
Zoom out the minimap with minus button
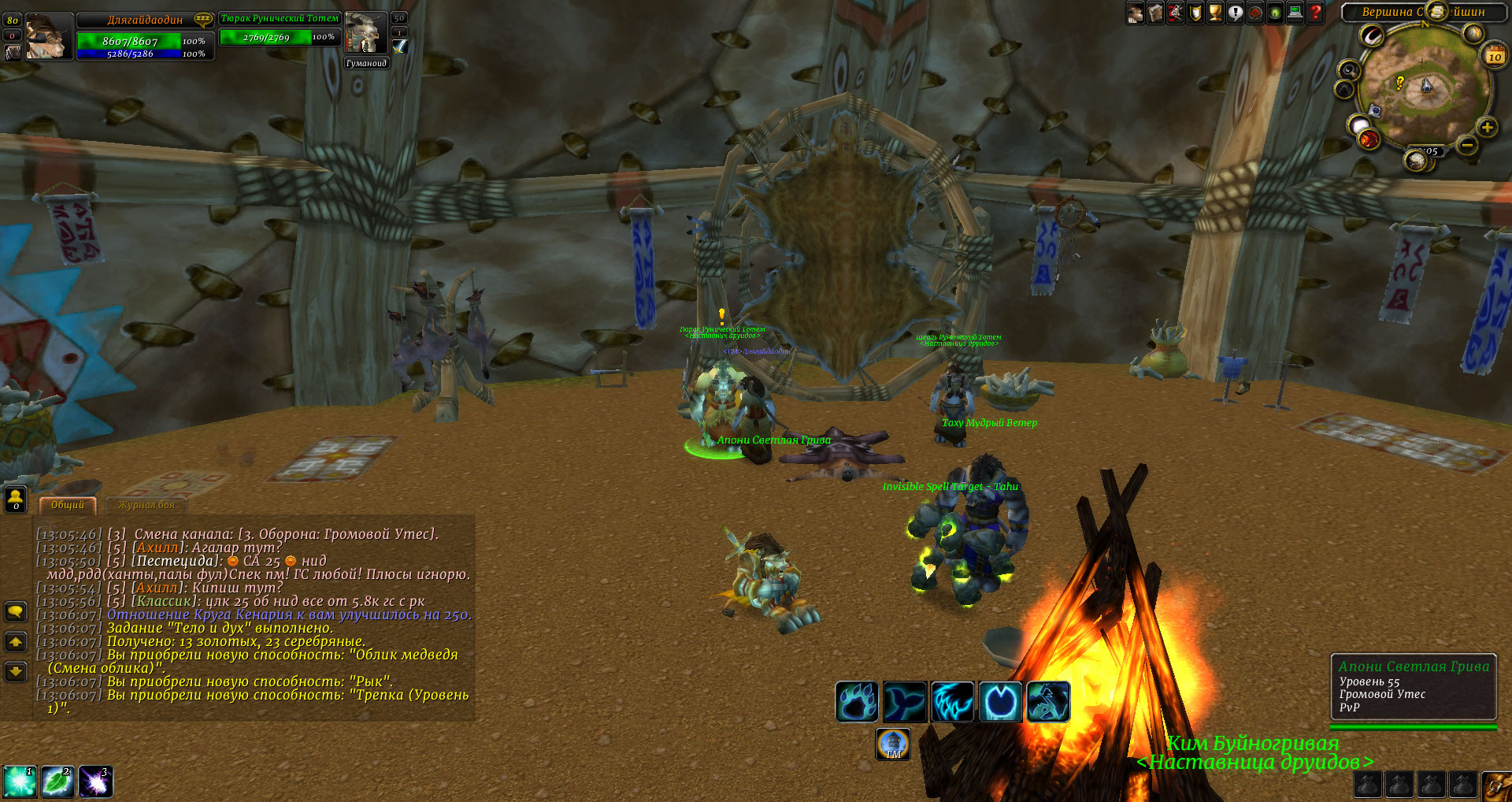(x=1466, y=145)
